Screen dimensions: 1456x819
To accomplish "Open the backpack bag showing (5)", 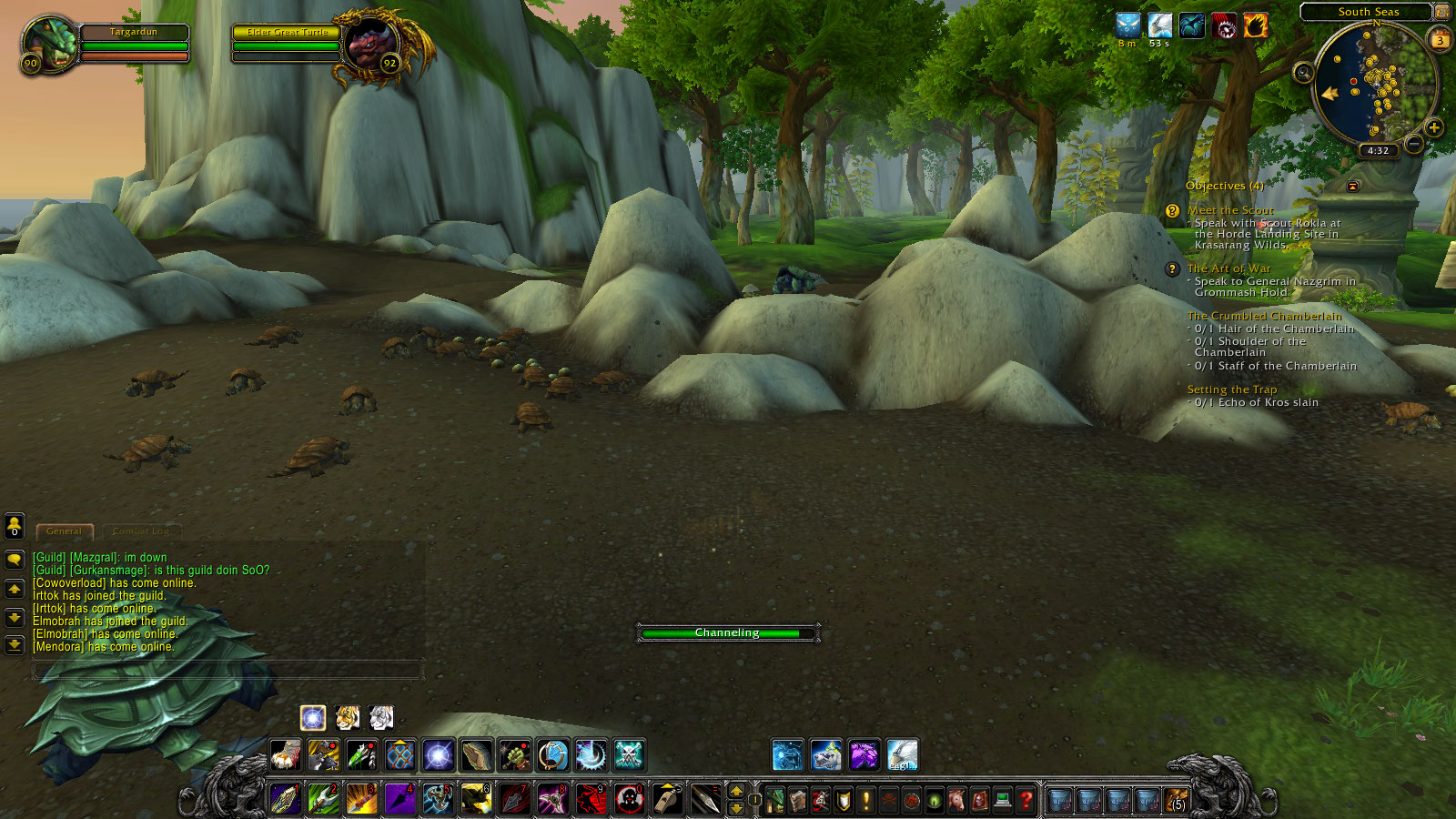I will point(1177,800).
